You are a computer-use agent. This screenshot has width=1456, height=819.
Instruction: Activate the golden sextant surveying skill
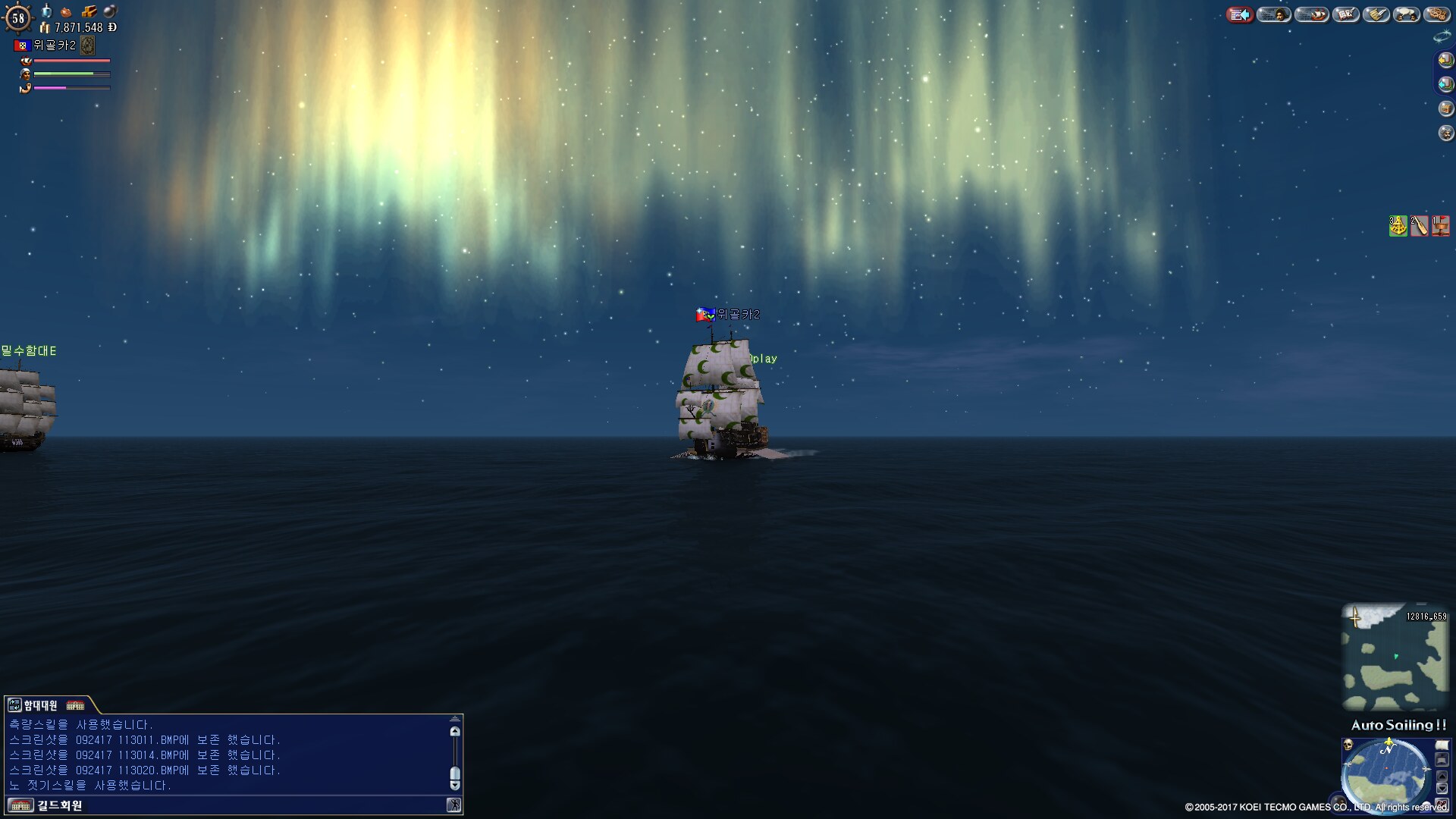click(1398, 226)
